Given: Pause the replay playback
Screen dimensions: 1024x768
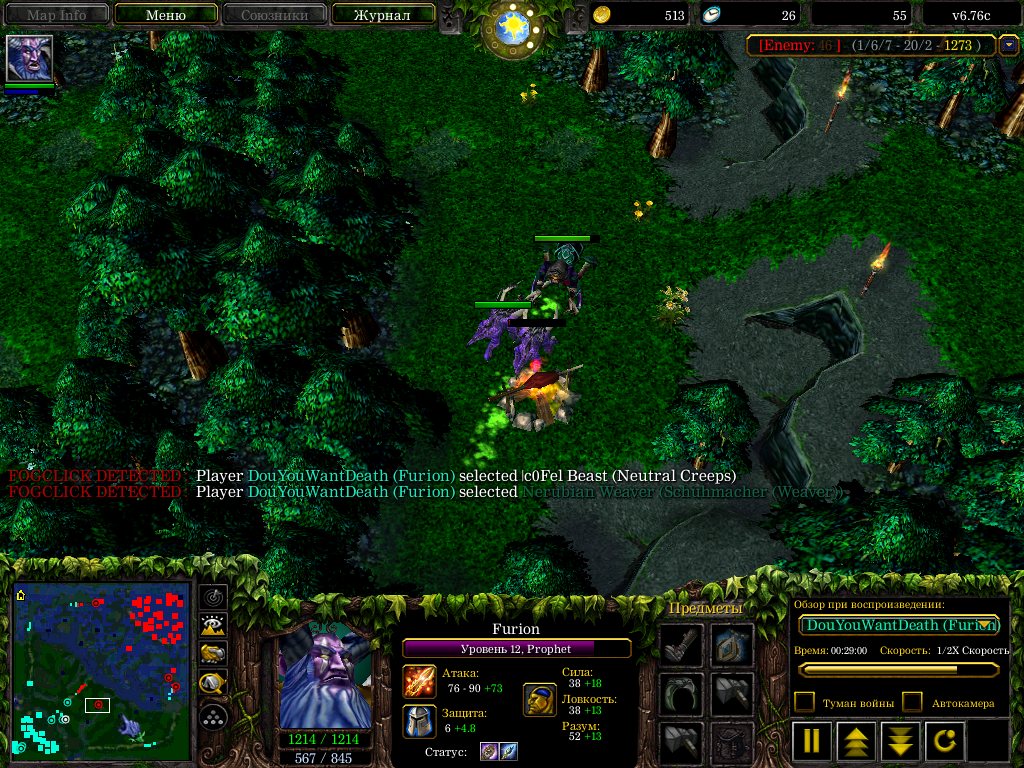Looking at the screenshot, I should tap(812, 742).
